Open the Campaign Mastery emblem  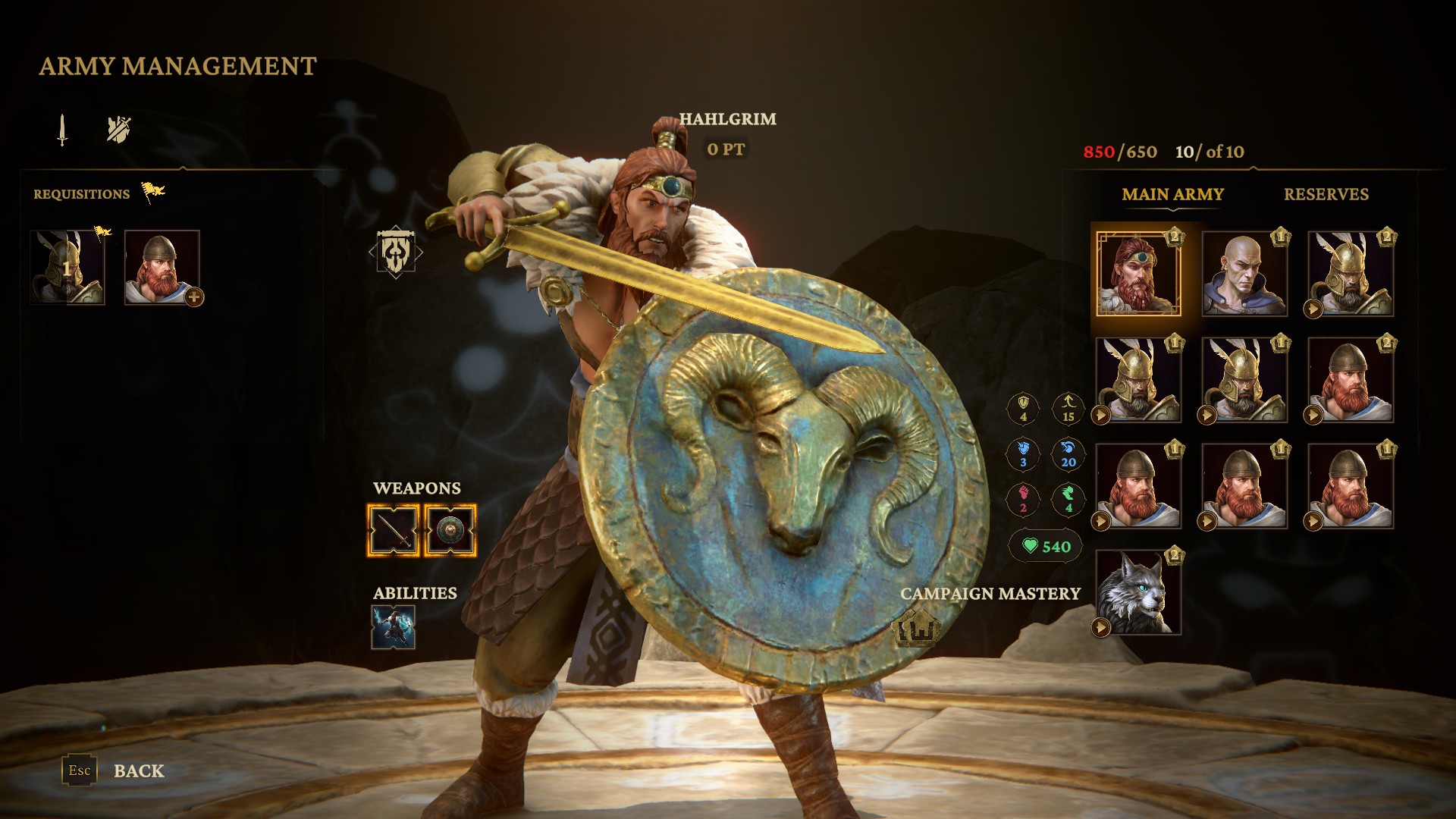(x=918, y=628)
